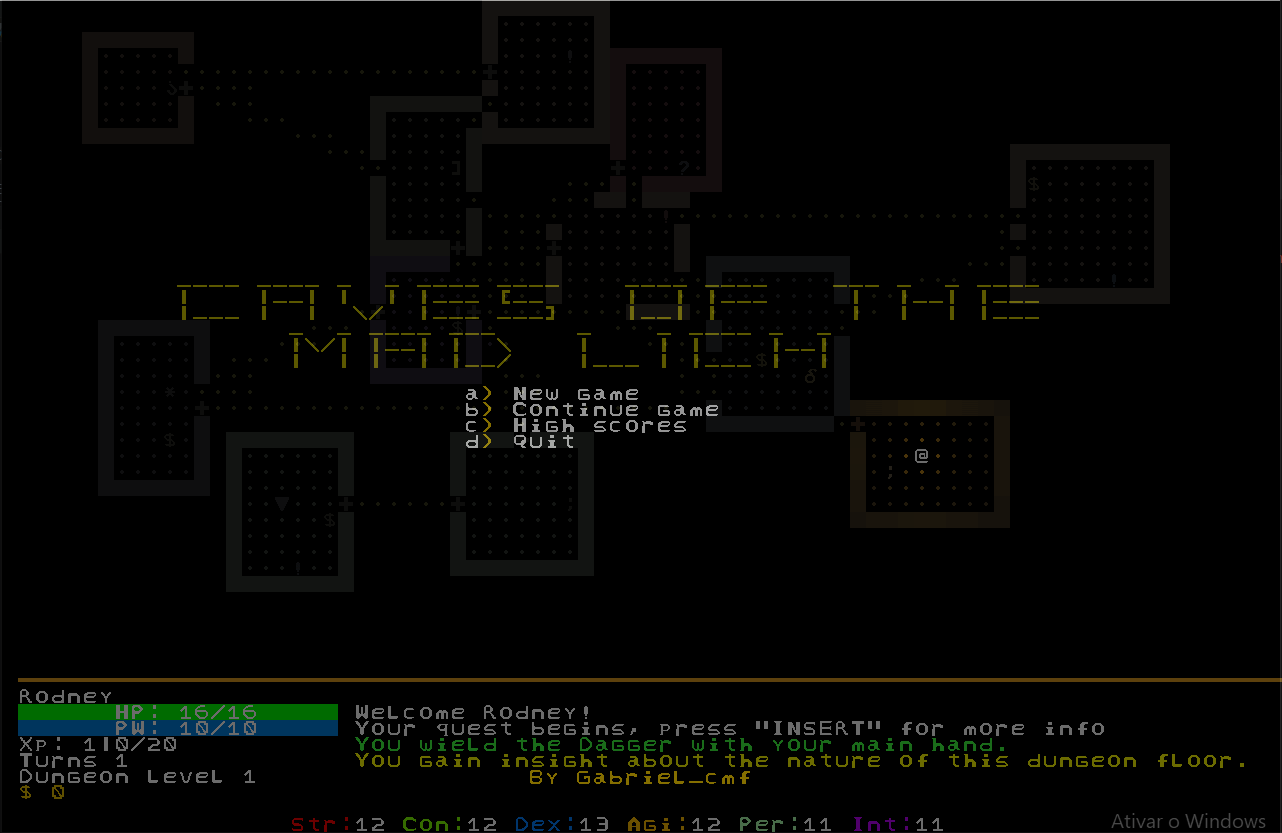Click the $ gold near the downstairs room
The height and width of the screenshot is (833, 1282).
[x=329, y=520]
